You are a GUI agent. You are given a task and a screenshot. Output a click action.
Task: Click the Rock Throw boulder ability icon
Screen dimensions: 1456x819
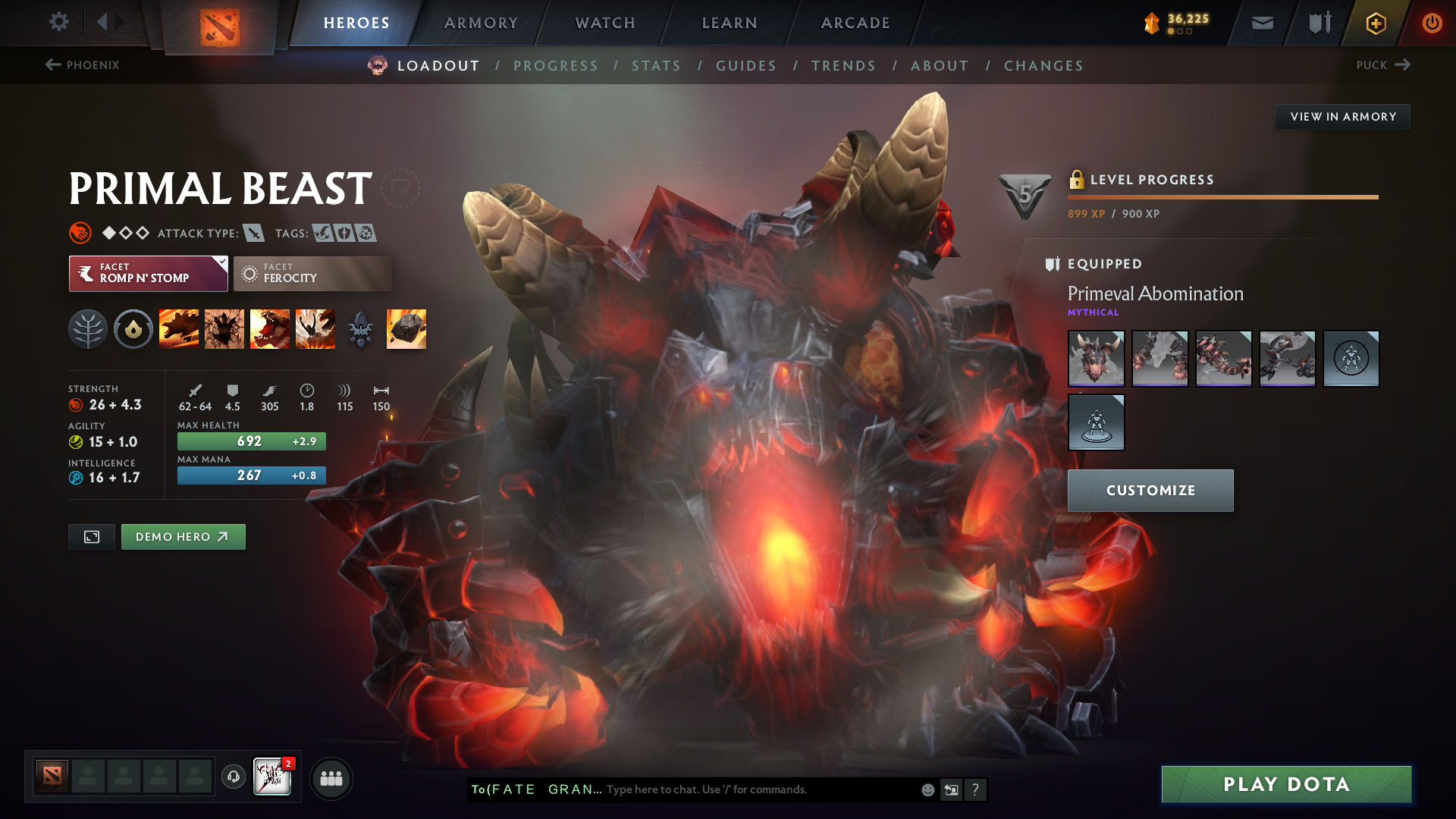(405, 328)
